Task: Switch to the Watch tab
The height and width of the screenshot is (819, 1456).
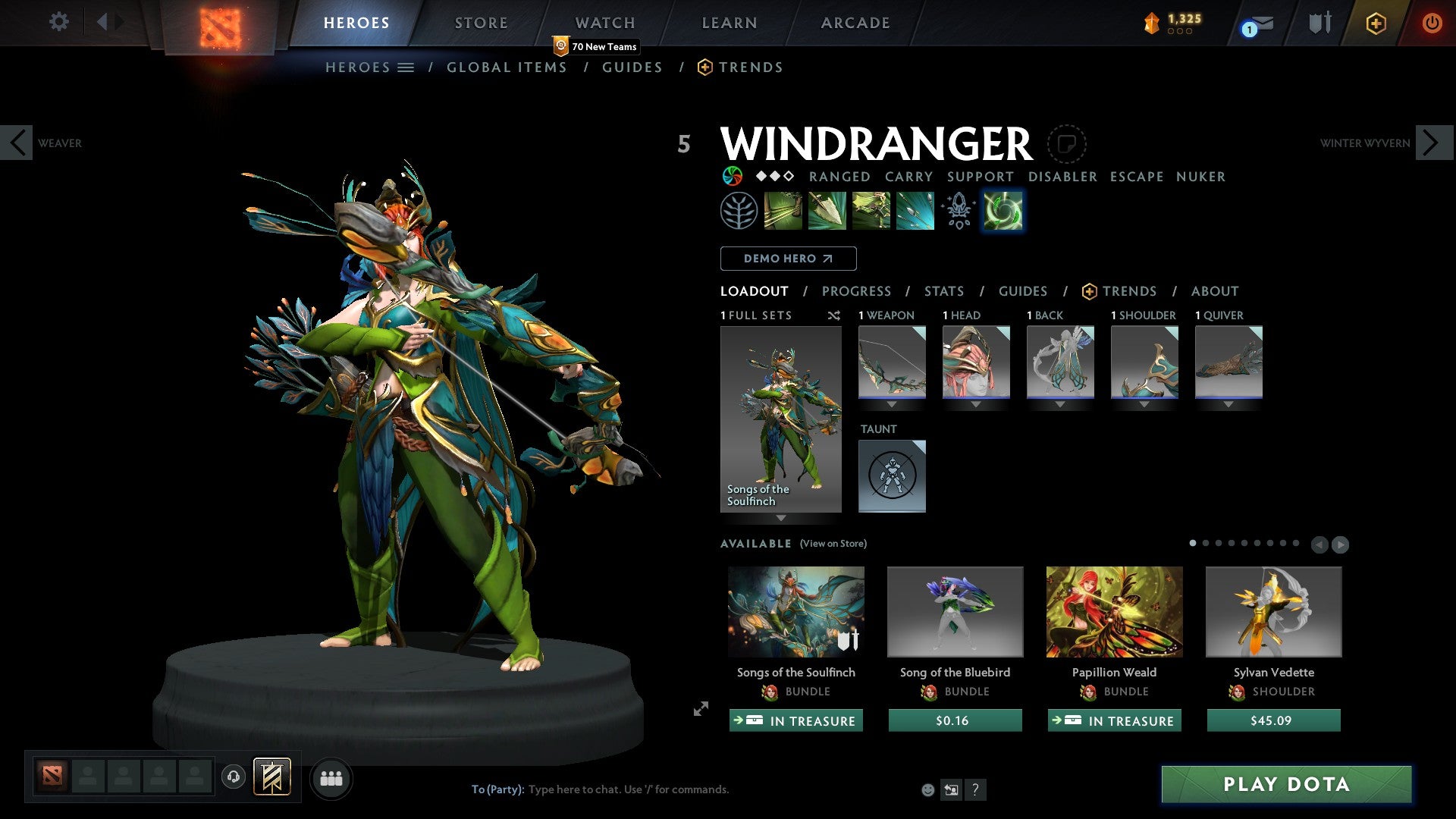Action: click(604, 22)
